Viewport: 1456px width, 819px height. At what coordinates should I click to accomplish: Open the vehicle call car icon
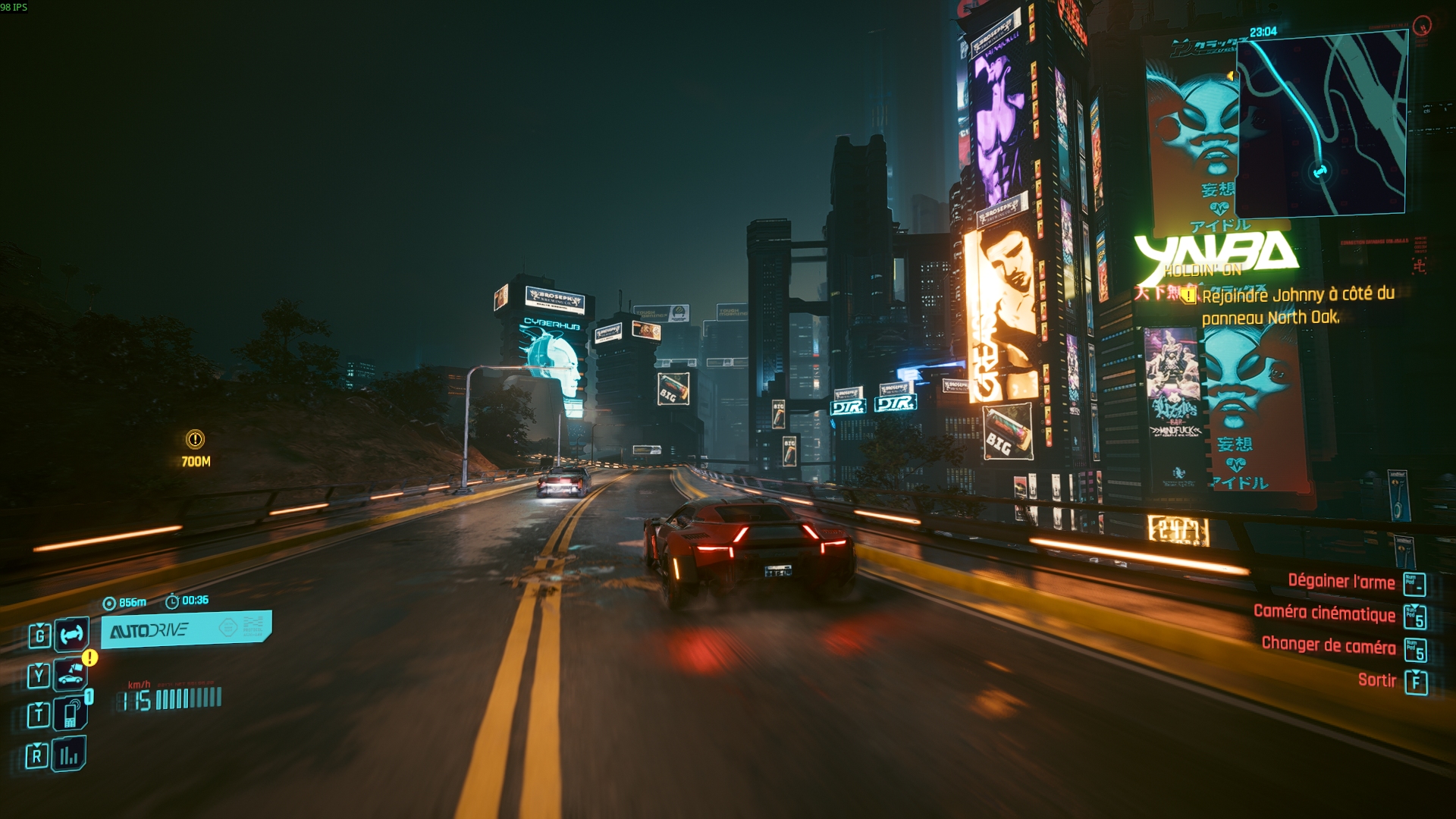point(71,674)
